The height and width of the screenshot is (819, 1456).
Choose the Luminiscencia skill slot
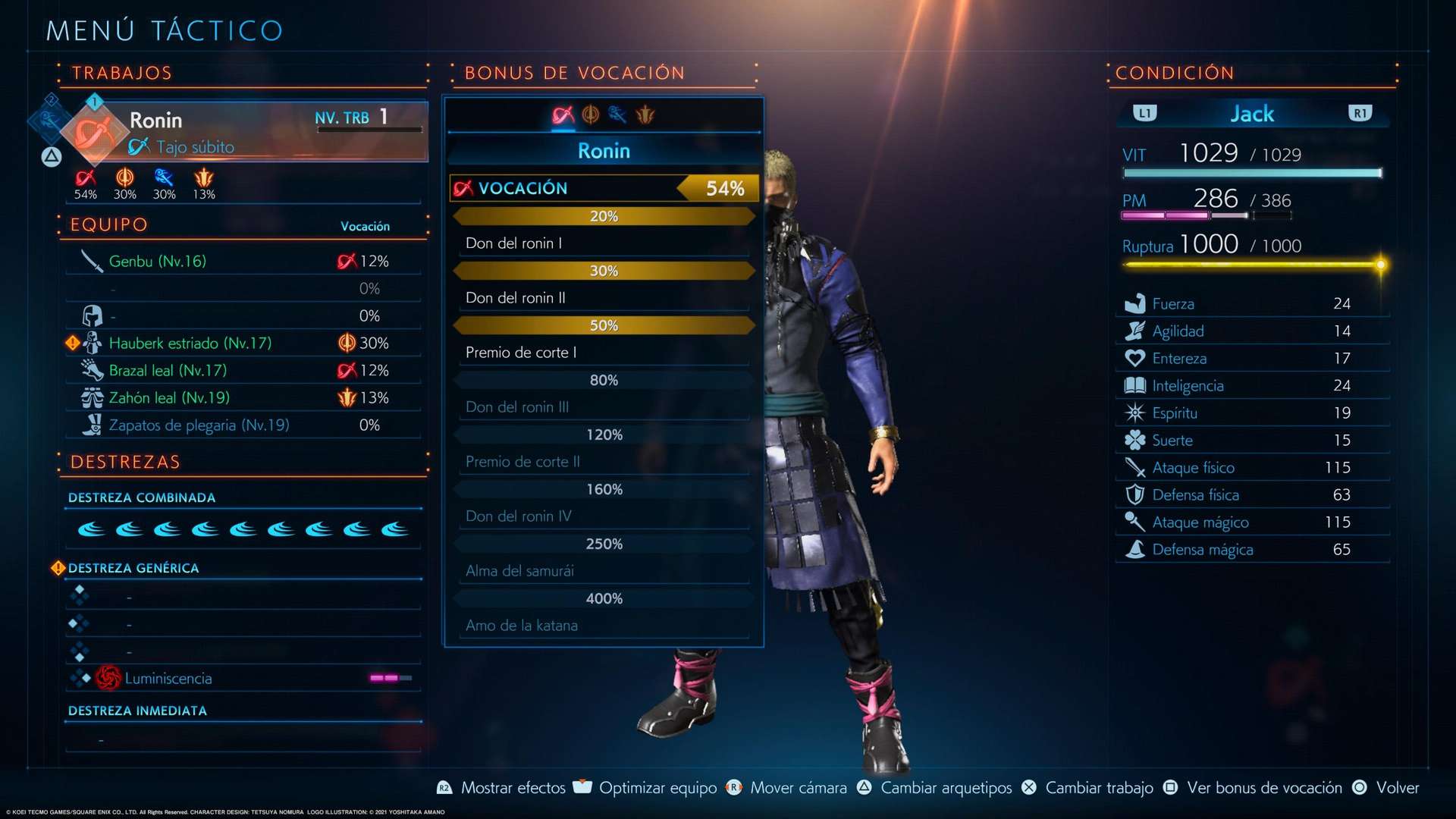point(243,679)
